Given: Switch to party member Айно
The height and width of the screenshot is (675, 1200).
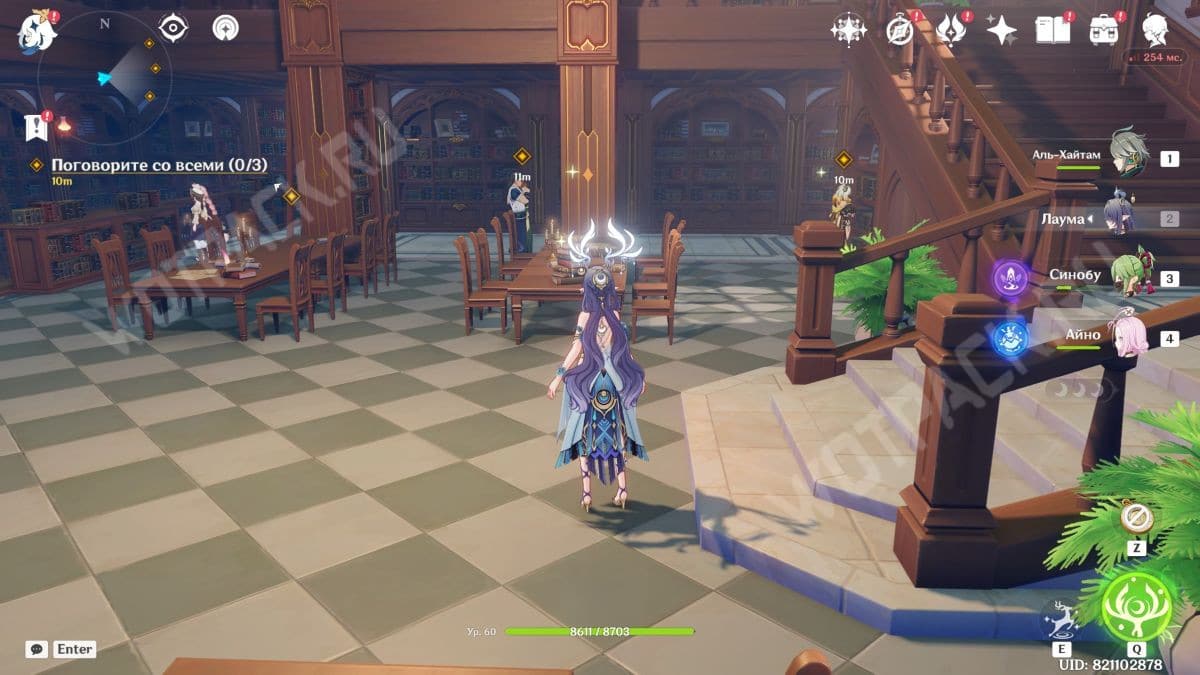Looking at the screenshot, I should pos(1128,335).
